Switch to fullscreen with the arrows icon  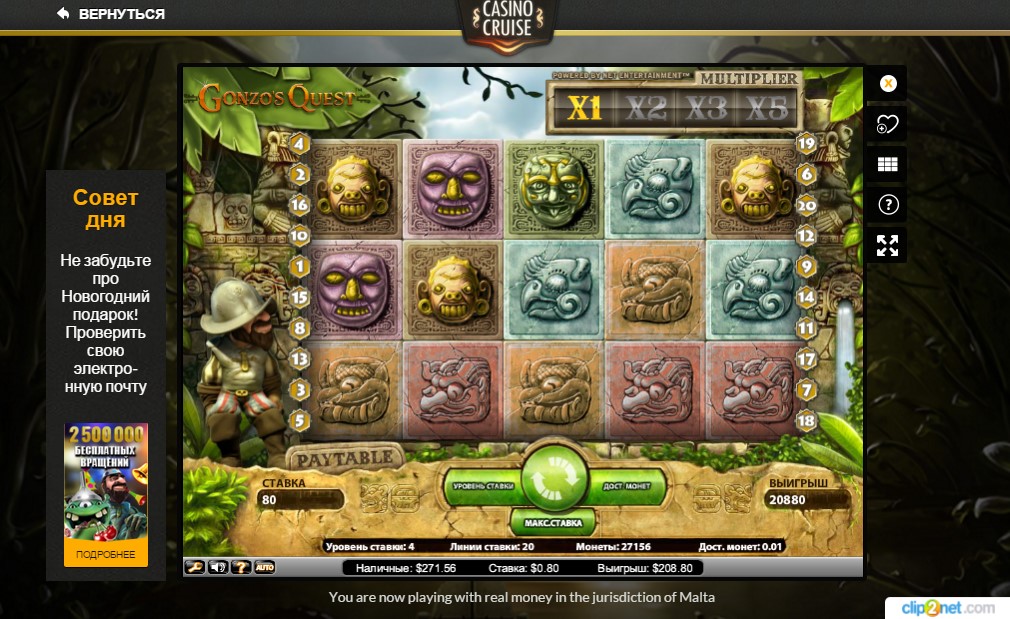coord(887,245)
